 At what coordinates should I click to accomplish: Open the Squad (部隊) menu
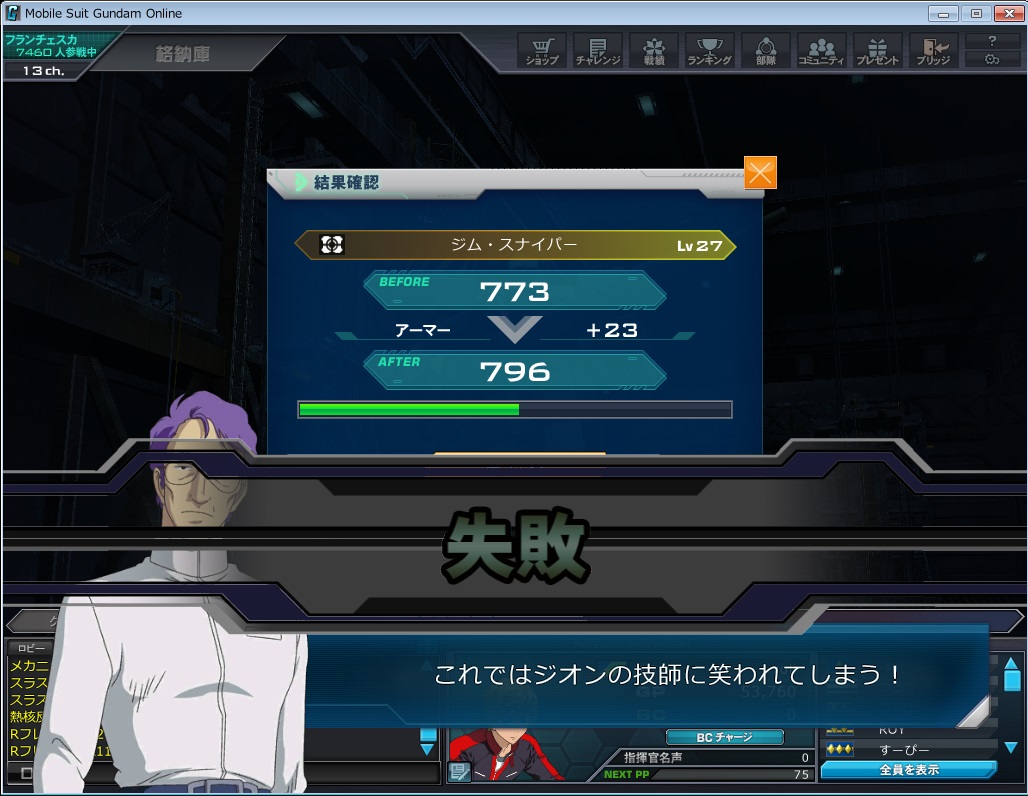pyautogui.click(x=766, y=51)
